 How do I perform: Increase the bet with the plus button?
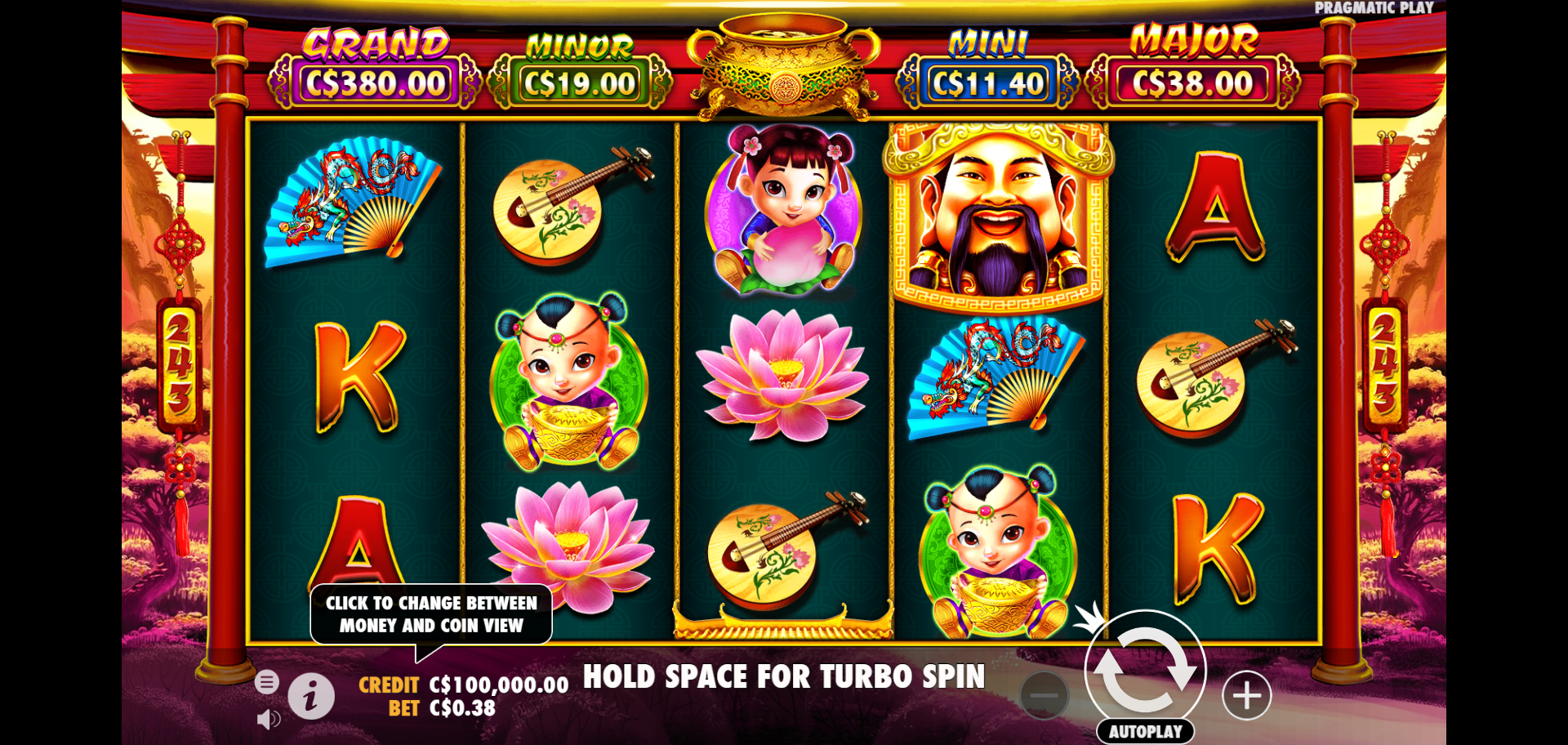(1246, 696)
